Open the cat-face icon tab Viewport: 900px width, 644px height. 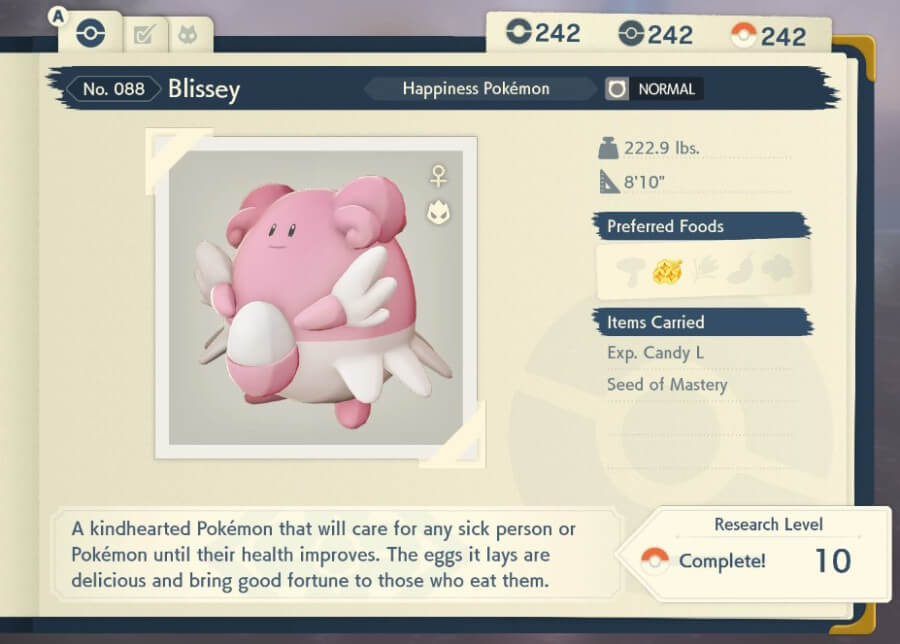click(186, 36)
